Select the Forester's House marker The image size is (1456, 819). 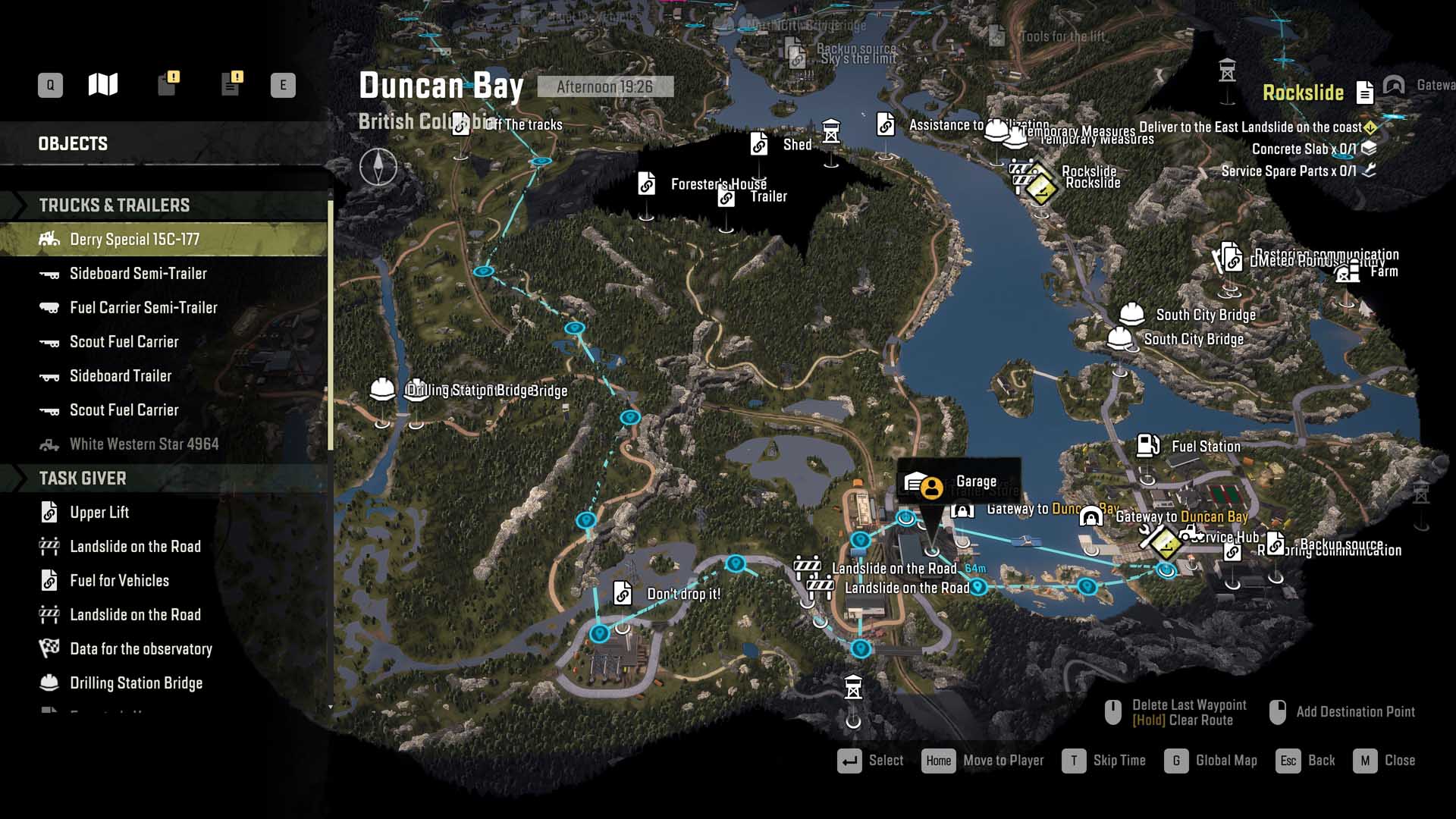coord(647,184)
